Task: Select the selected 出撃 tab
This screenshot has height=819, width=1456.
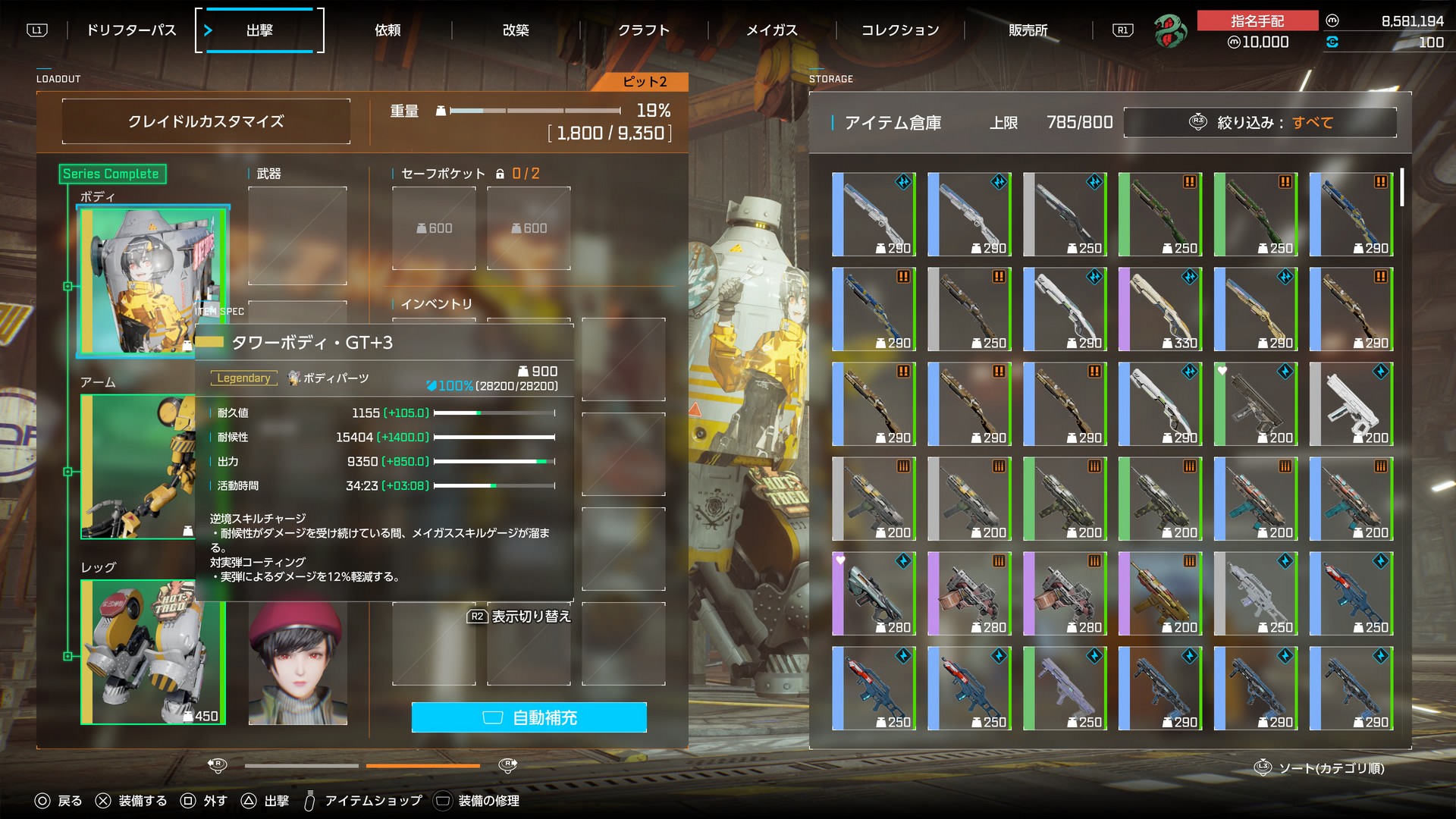Action: (x=259, y=30)
